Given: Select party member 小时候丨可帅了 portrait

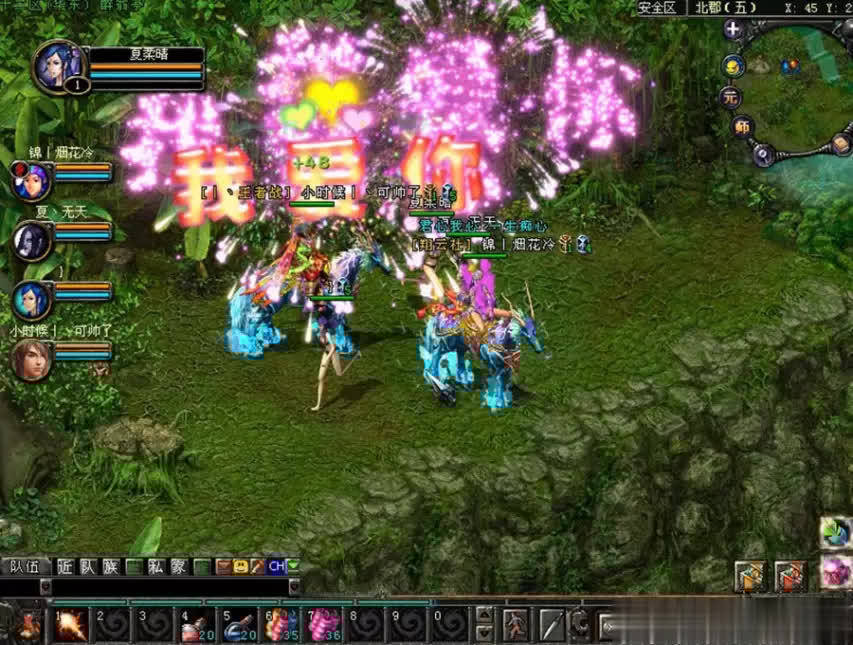Looking at the screenshot, I should coord(31,360).
